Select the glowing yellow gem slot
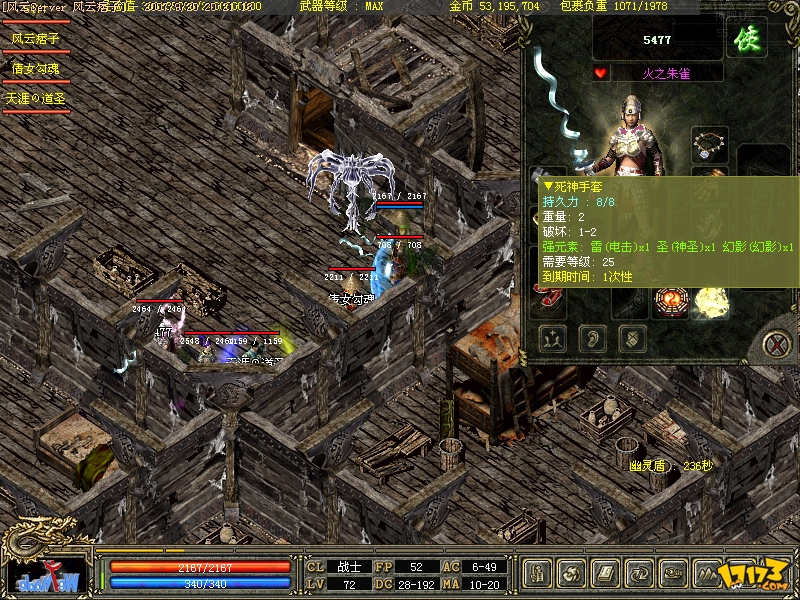The image size is (800, 600). (711, 299)
